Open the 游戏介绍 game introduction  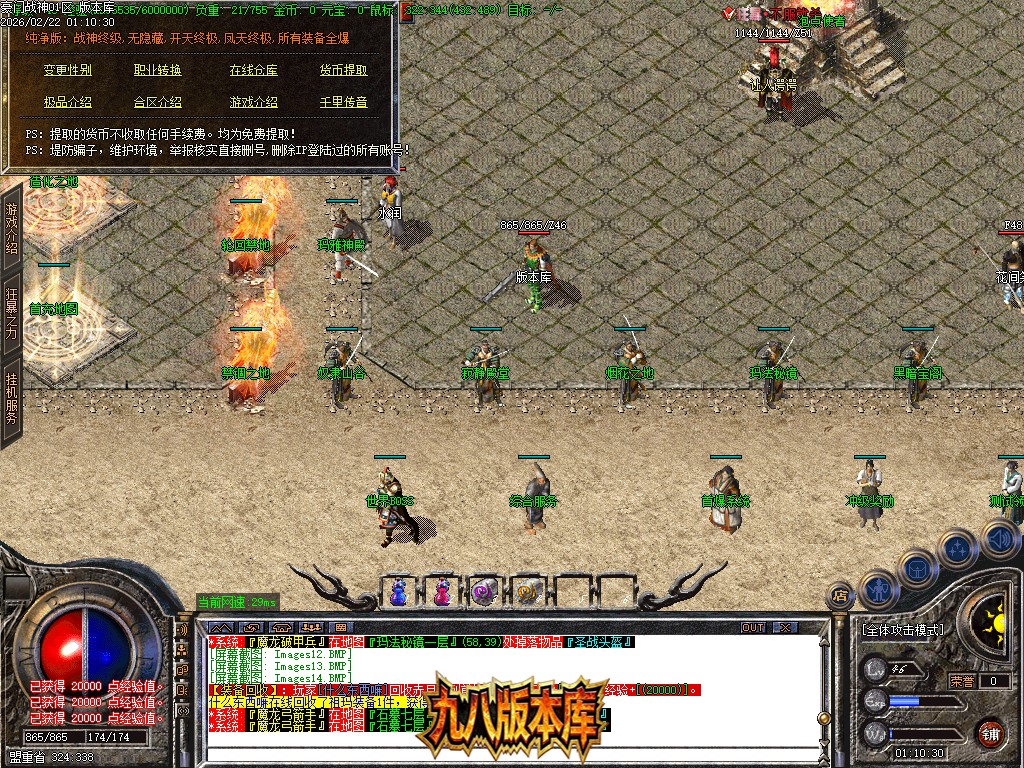253,102
